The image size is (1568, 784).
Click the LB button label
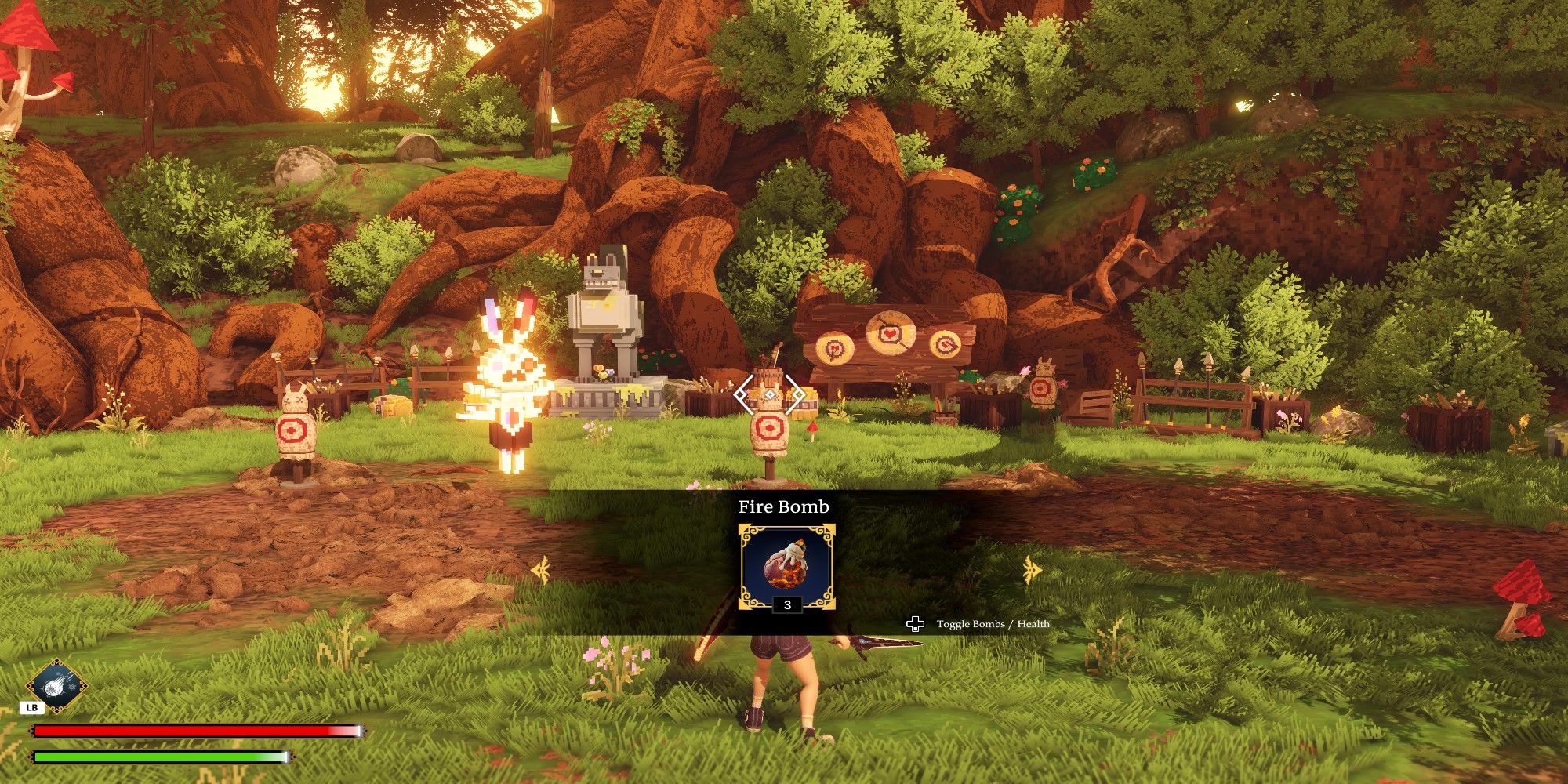(x=31, y=707)
